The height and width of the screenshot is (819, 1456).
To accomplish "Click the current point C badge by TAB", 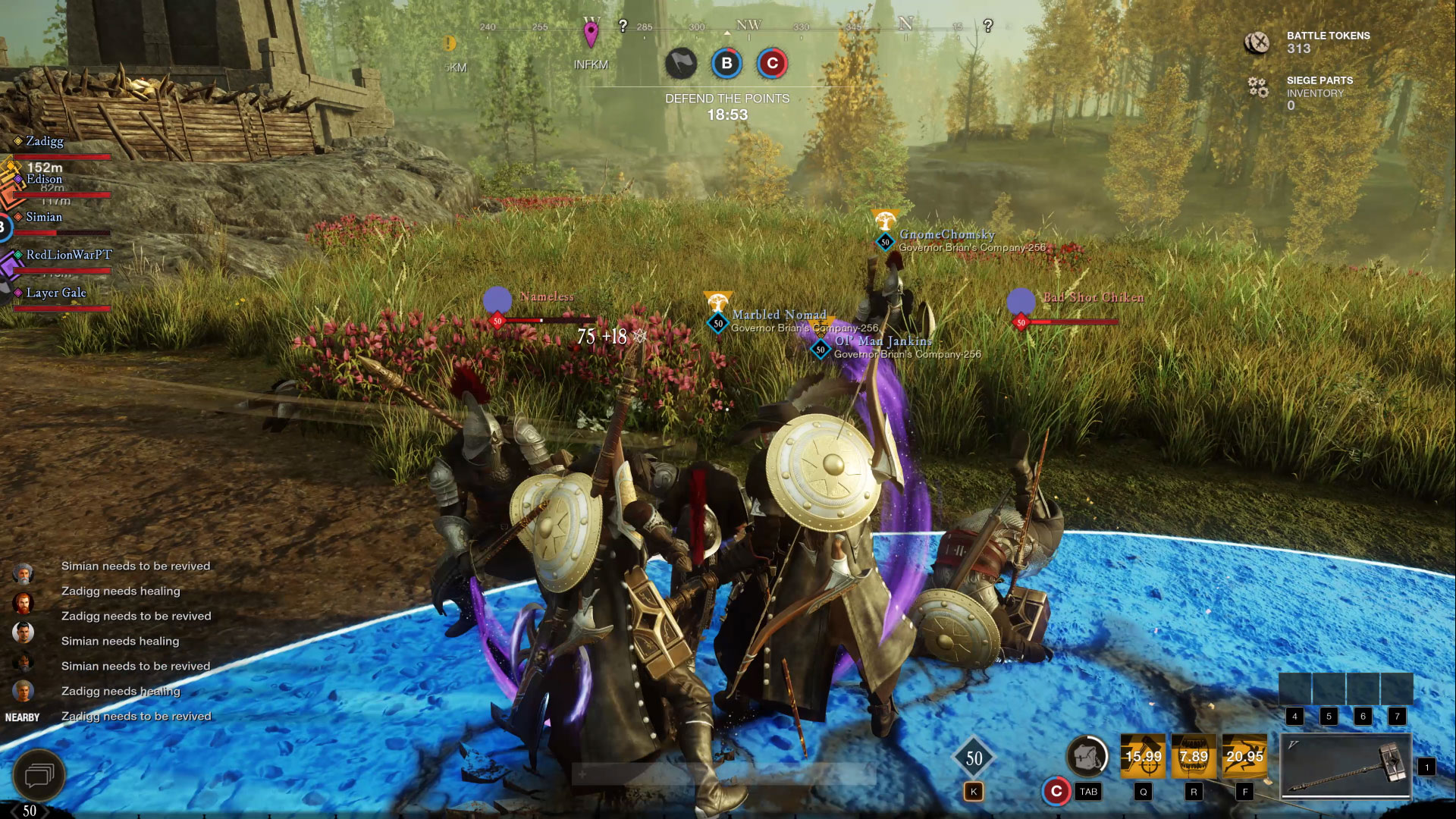I will pos(1056,791).
